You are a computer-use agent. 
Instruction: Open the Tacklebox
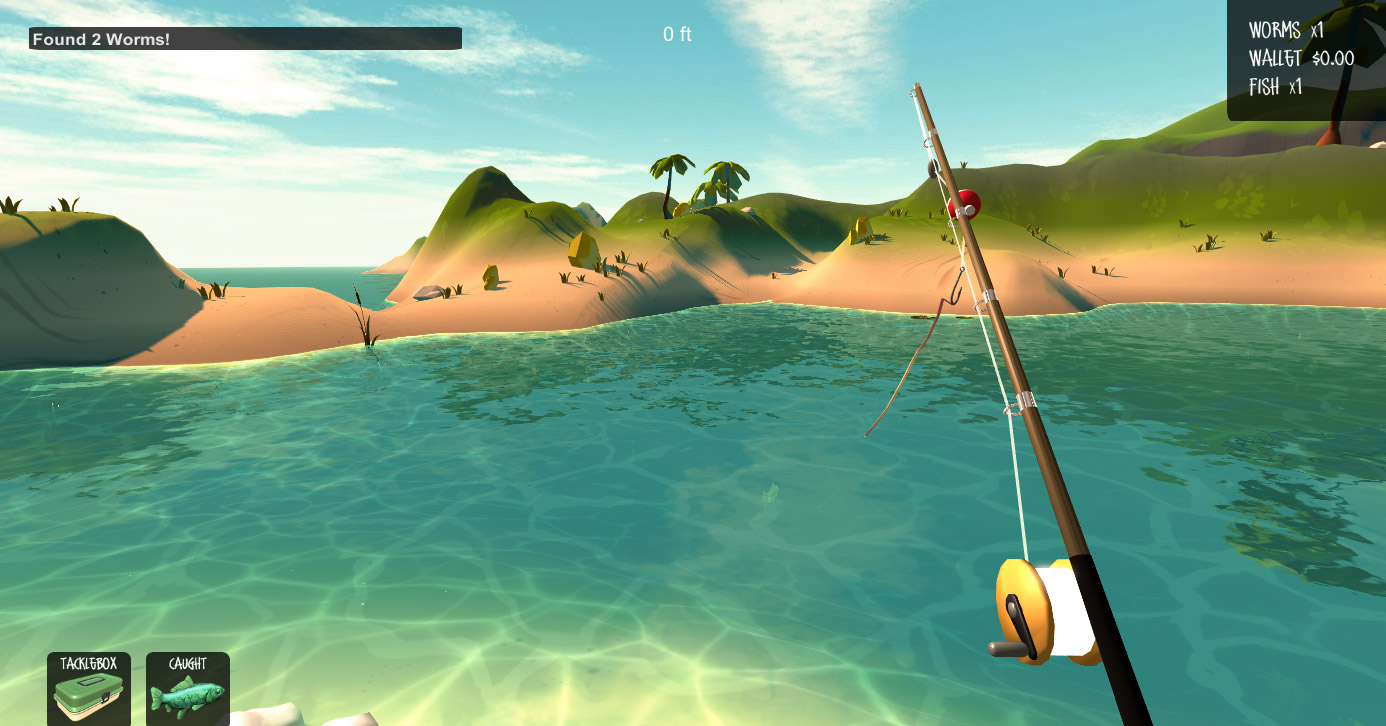pyautogui.click(x=89, y=689)
